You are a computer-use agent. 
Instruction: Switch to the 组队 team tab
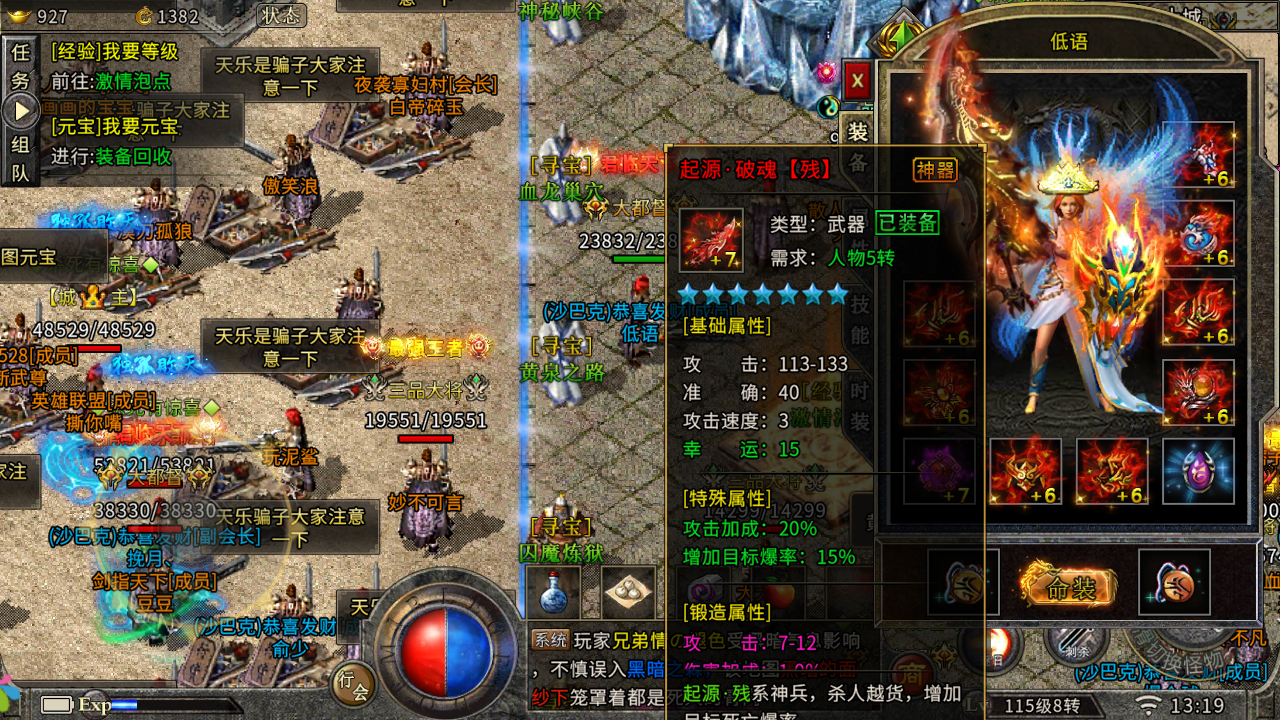pos(22,158)
